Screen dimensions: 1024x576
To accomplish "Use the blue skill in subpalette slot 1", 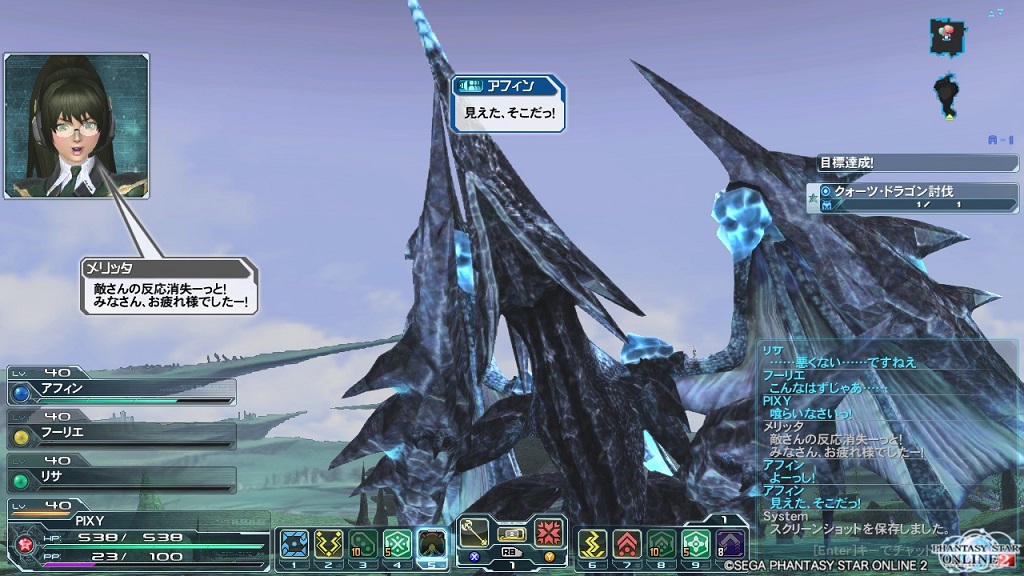I will pos(294,545).
